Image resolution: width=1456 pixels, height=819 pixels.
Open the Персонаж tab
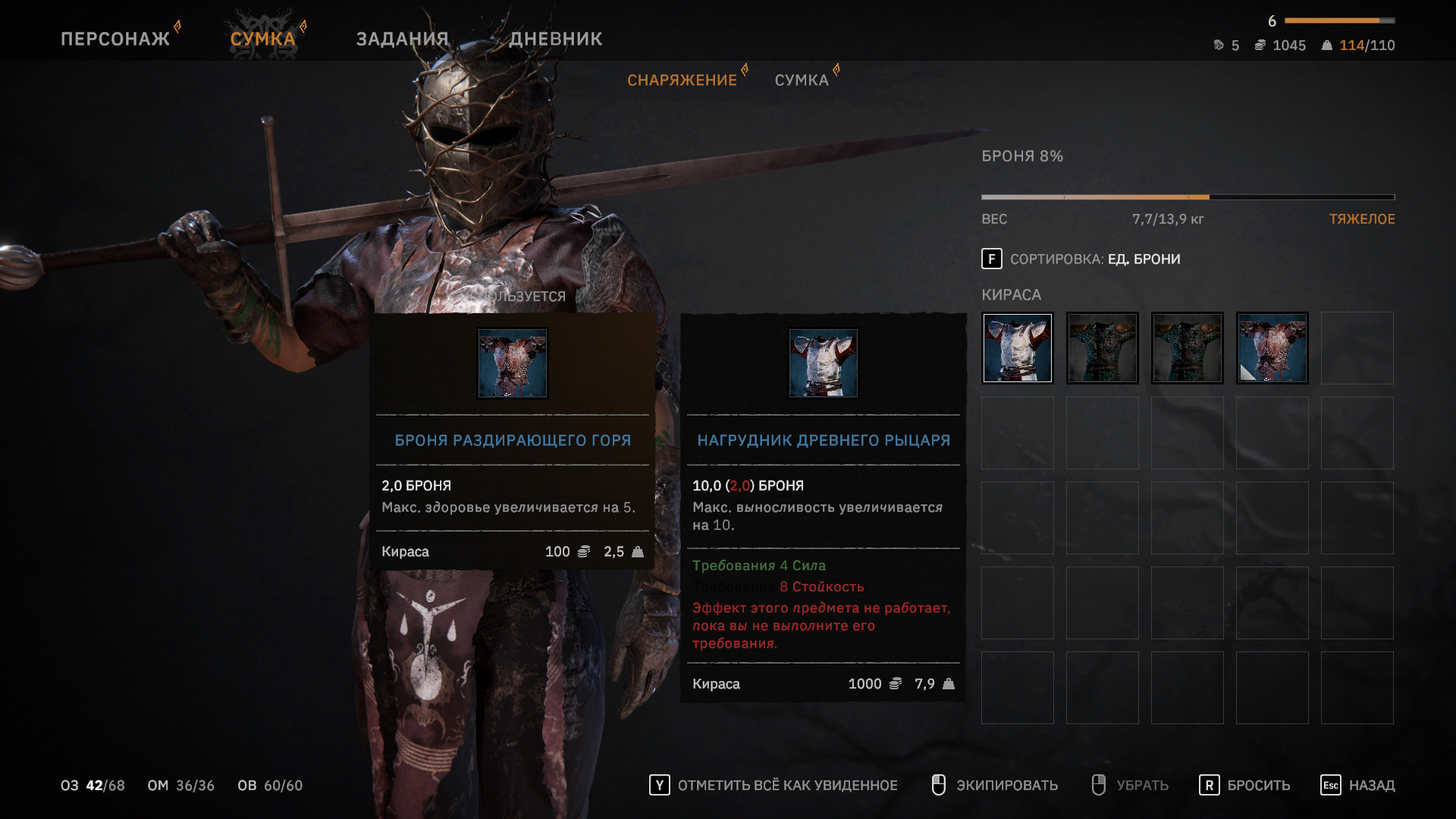click(115, 39)
